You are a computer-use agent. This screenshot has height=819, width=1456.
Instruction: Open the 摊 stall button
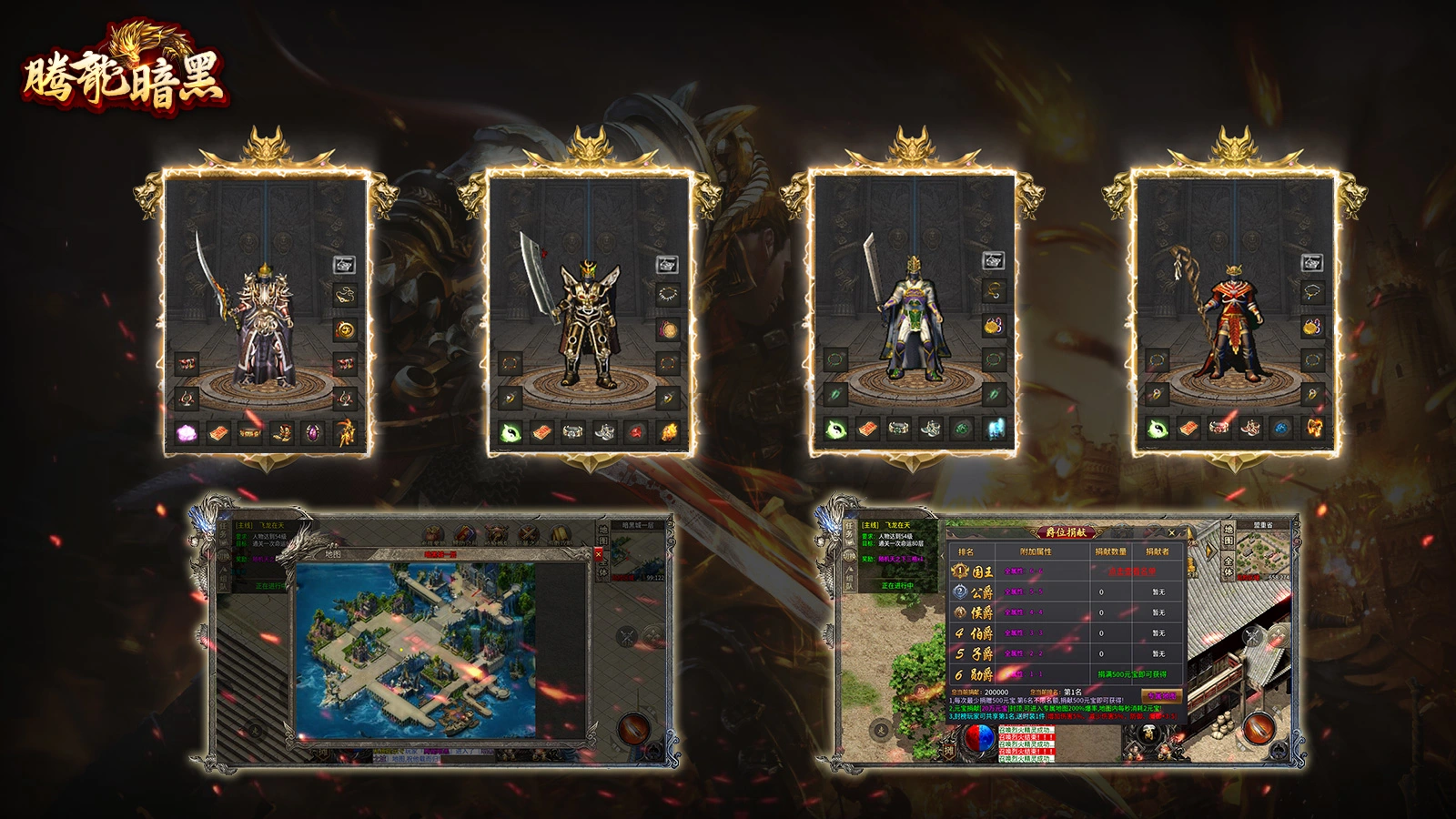(949, 751)
